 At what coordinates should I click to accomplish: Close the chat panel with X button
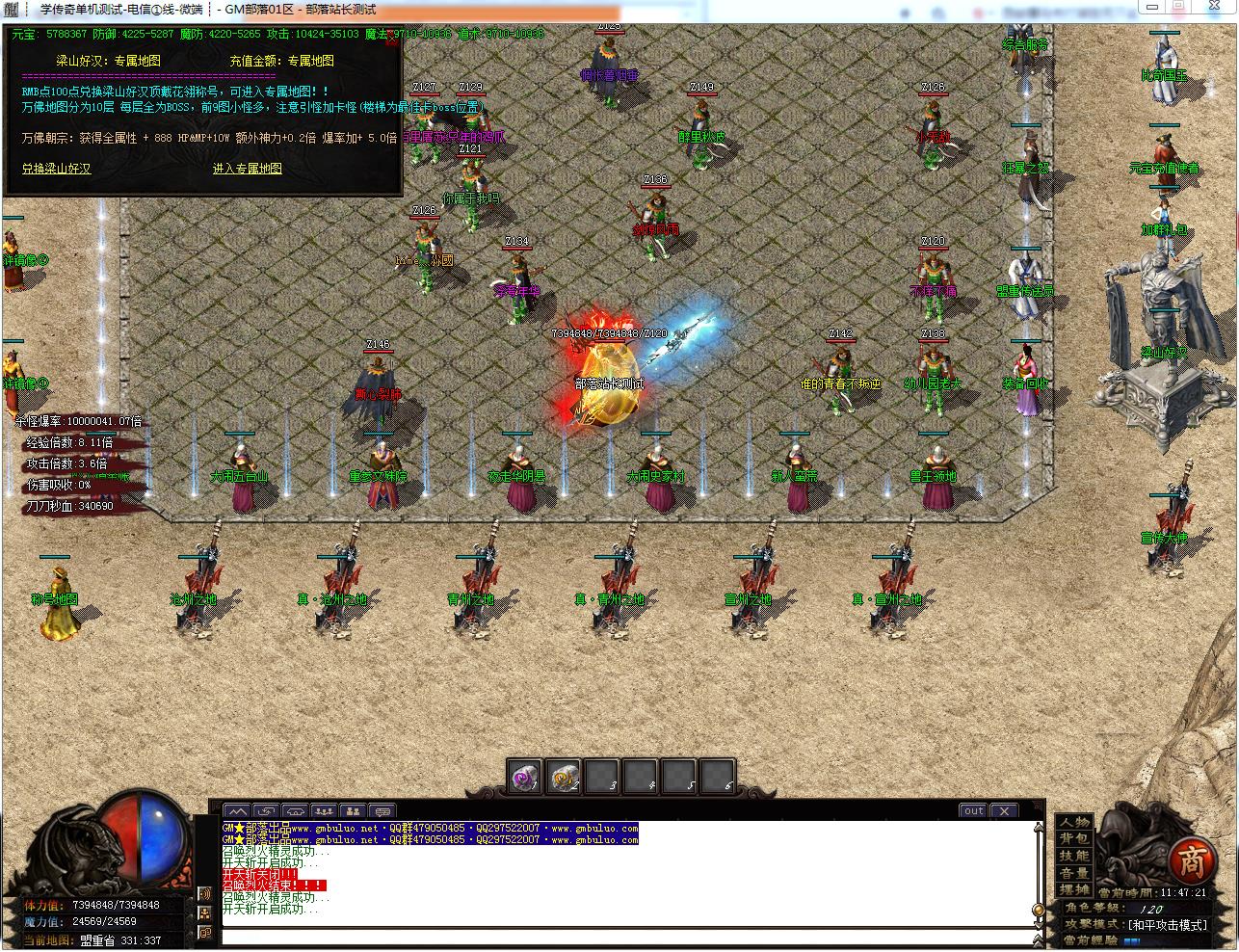1004,811
